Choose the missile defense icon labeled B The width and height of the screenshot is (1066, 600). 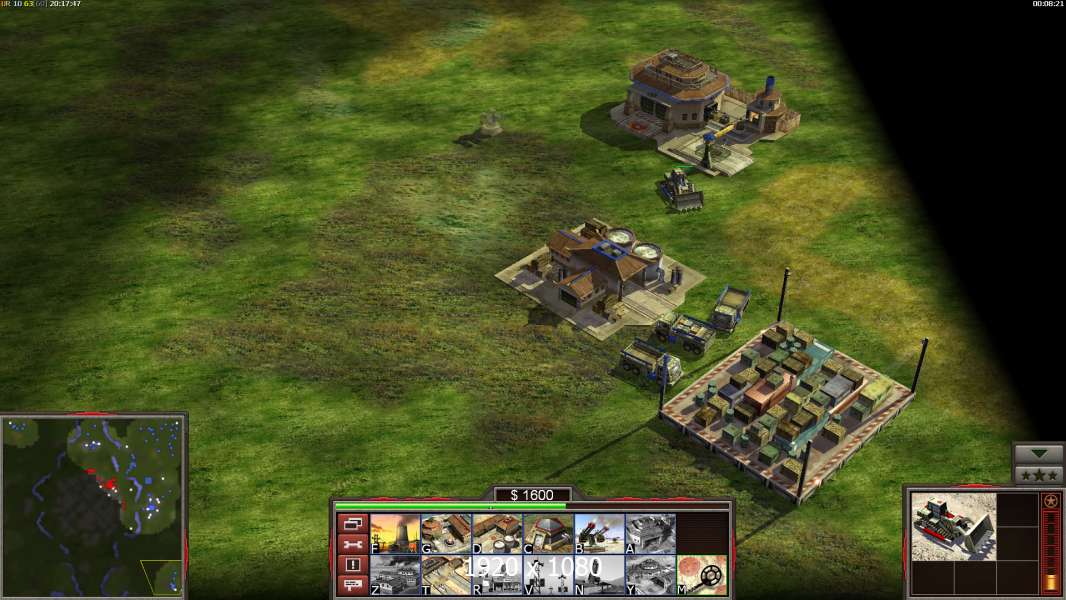coord(599,533)
